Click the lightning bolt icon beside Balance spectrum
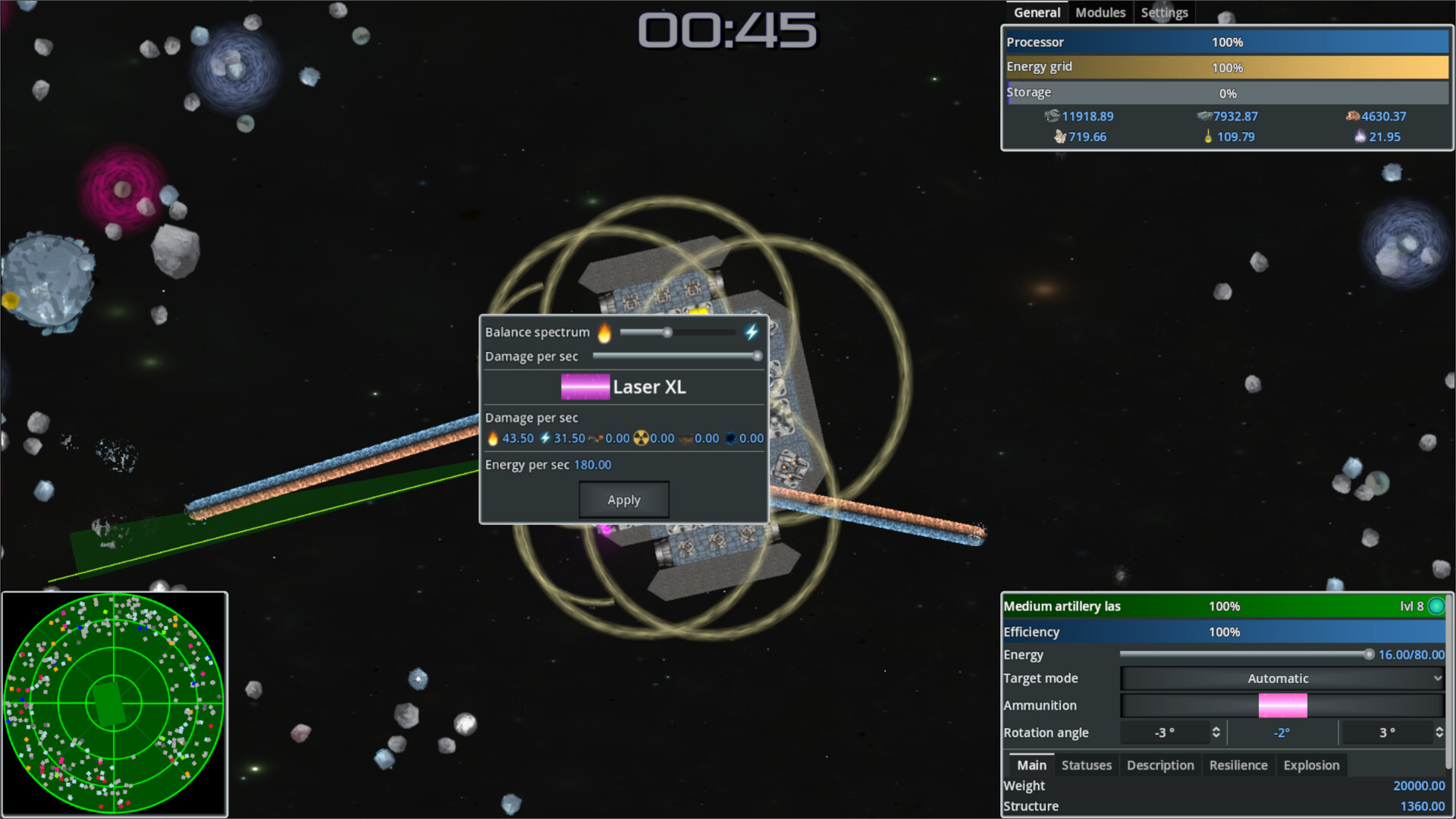The image size is (1456, 819). click(752, 331)
